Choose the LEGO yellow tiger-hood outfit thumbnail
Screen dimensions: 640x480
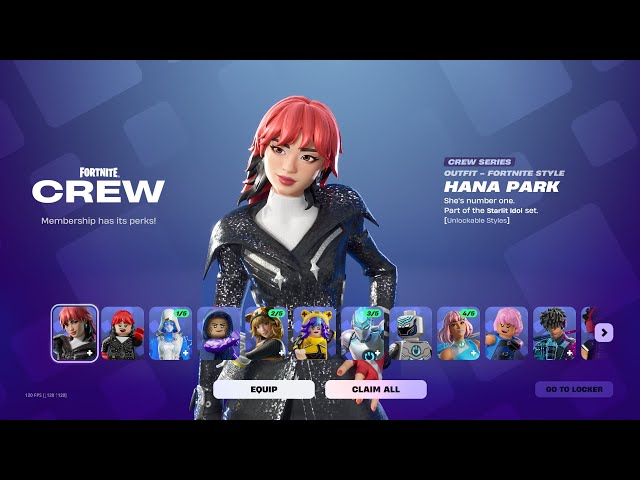(x=315, y=333)
